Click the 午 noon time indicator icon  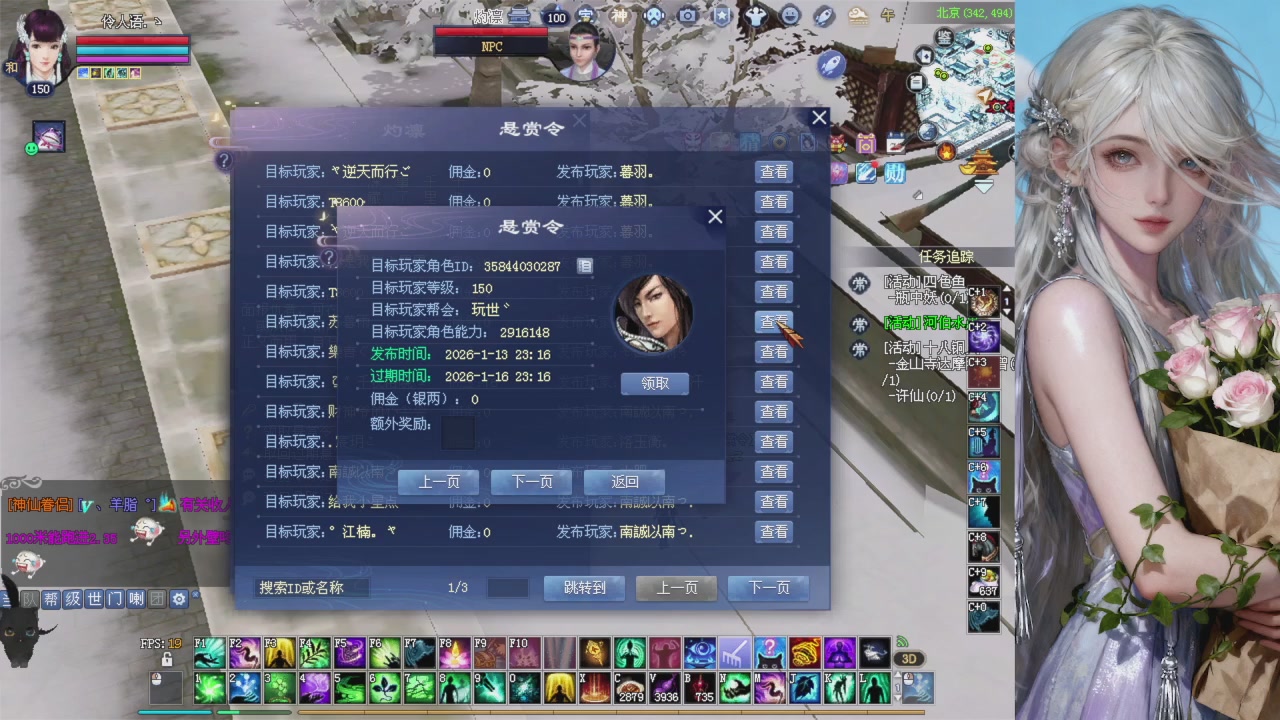pyautogui.click(x=888, y=15)
